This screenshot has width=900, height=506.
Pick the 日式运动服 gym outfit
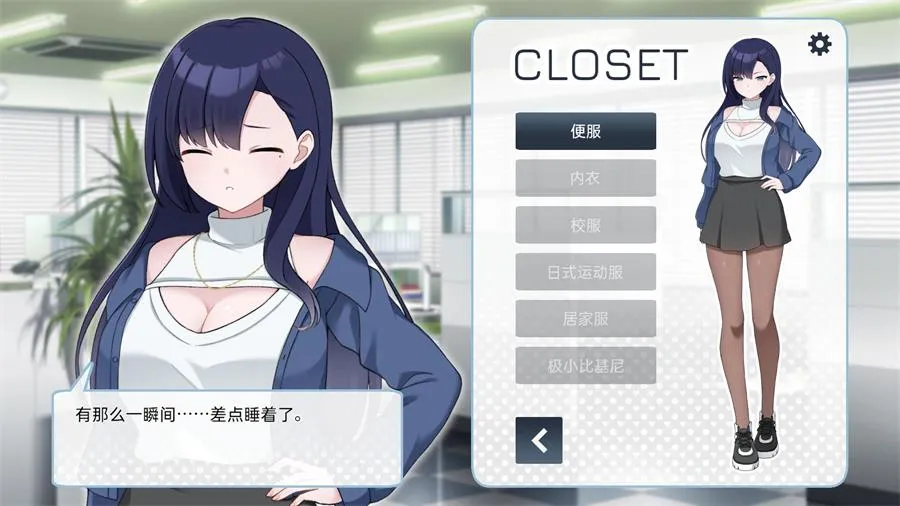tap(585, 272)
